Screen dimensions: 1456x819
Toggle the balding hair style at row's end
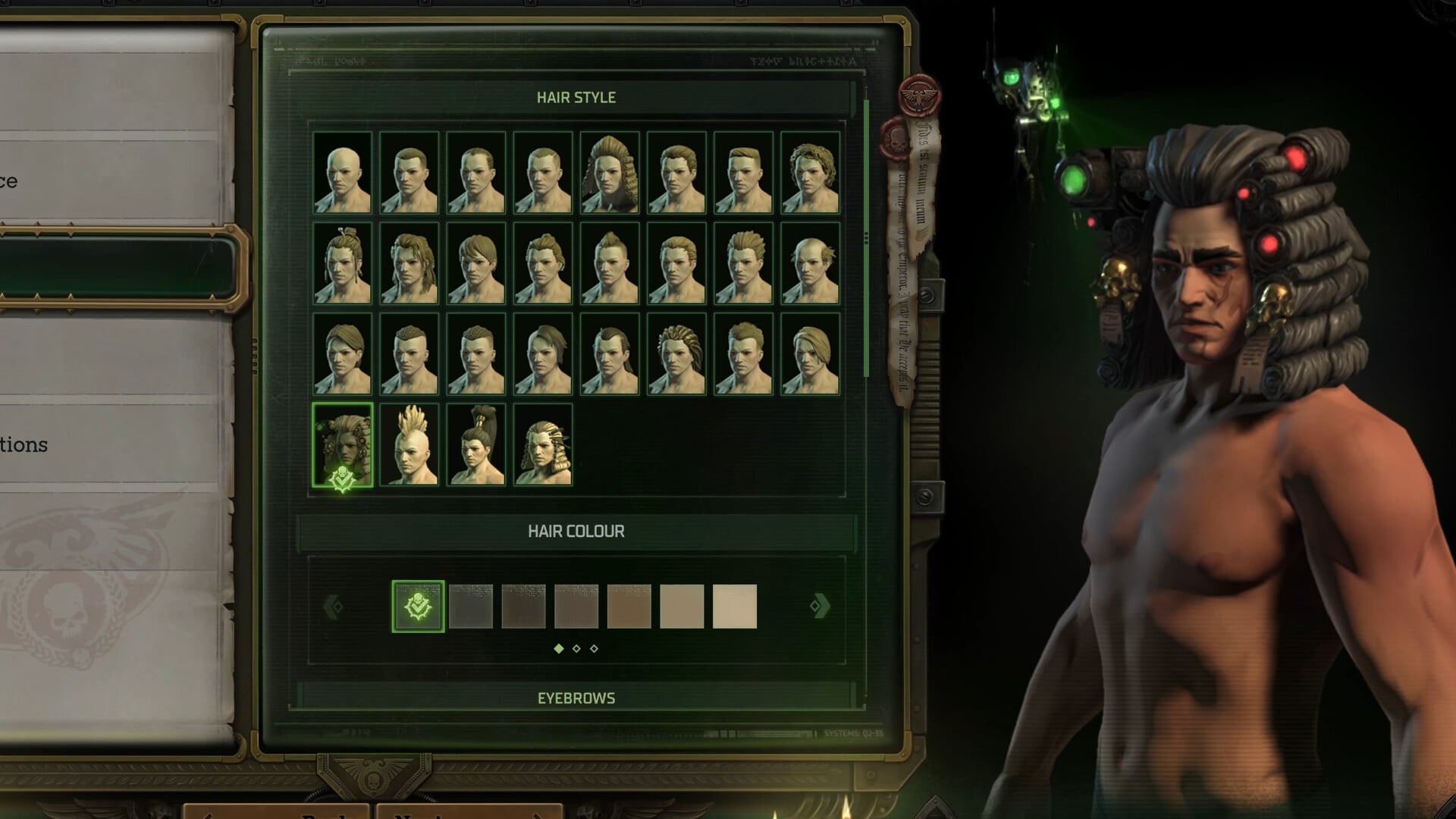pos(808,265)
